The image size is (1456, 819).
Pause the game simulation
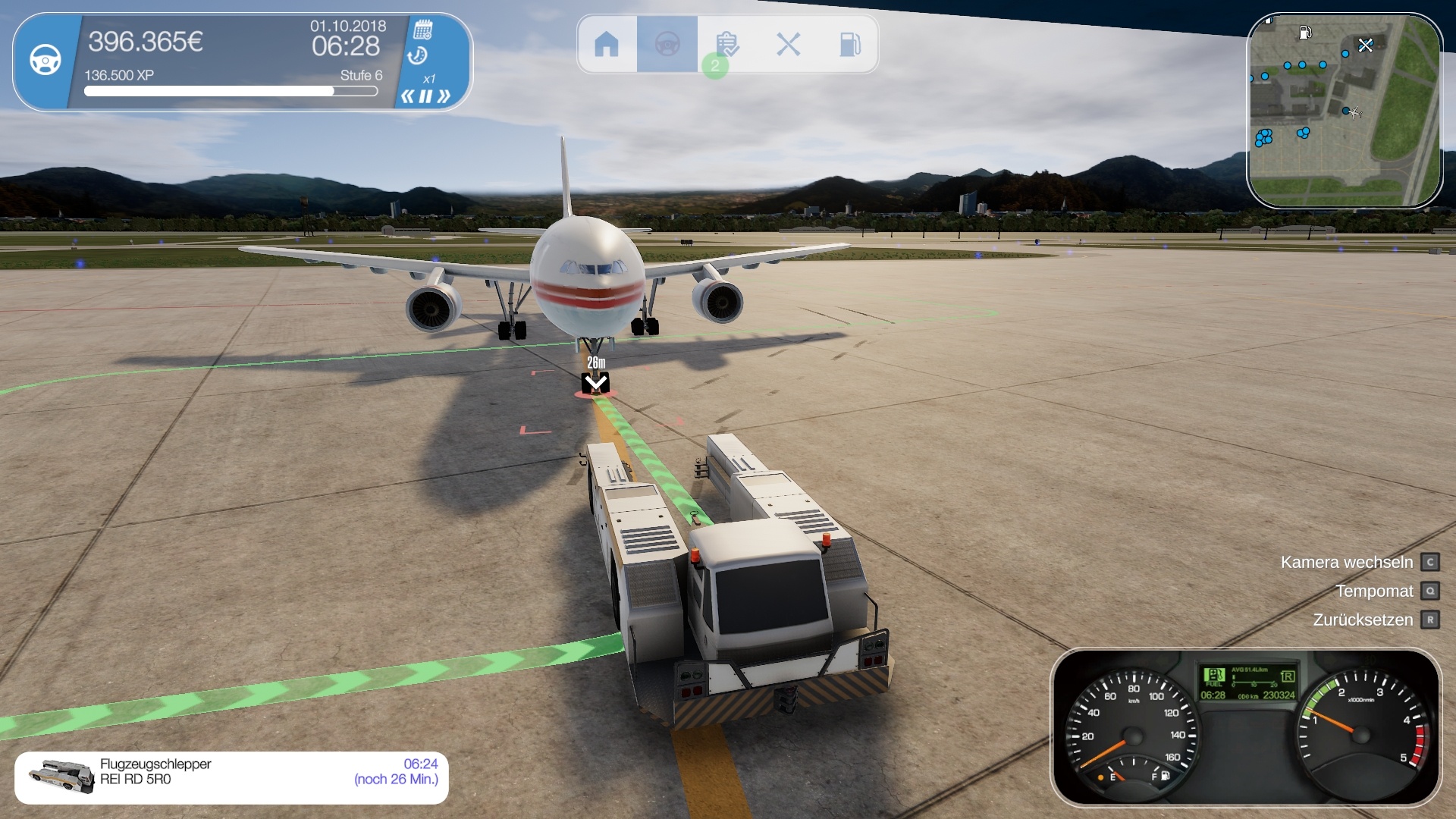[427, 96]
